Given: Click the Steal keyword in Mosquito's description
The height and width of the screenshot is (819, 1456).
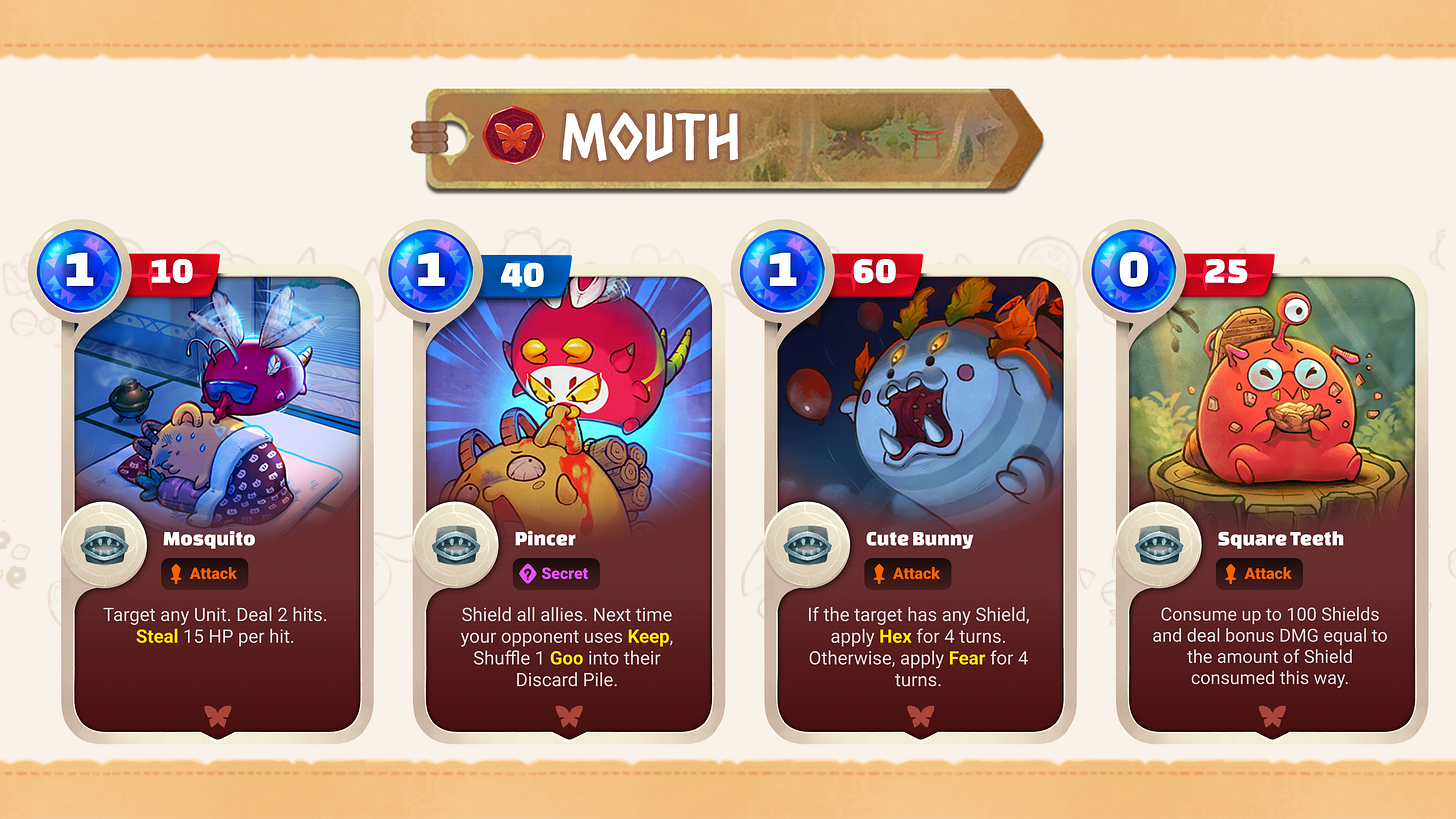Looking at the screenshot, I should [x=157, y=636].
